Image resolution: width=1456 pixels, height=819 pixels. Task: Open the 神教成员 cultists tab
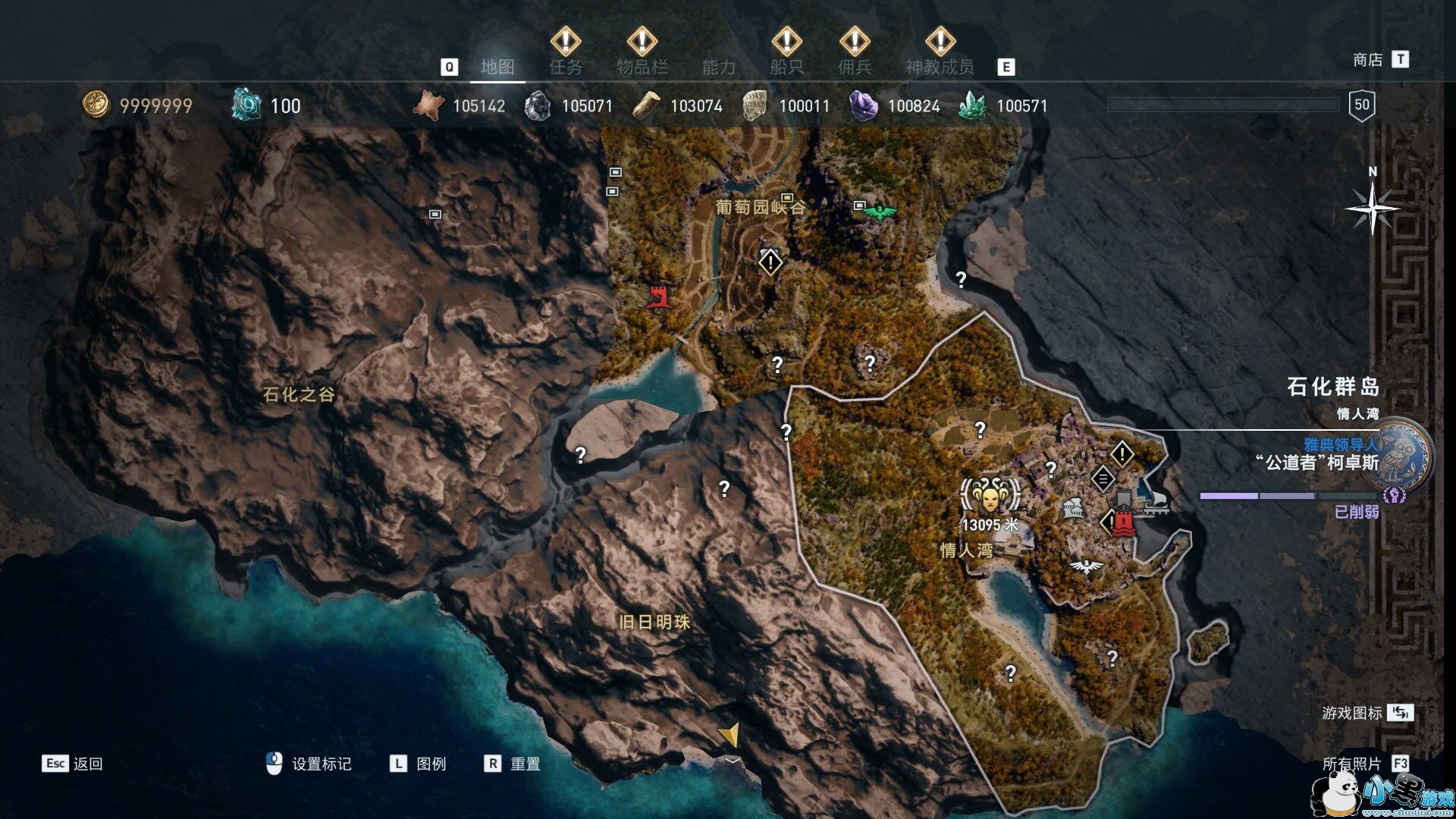pyautogui.click(x=940, y=67)
